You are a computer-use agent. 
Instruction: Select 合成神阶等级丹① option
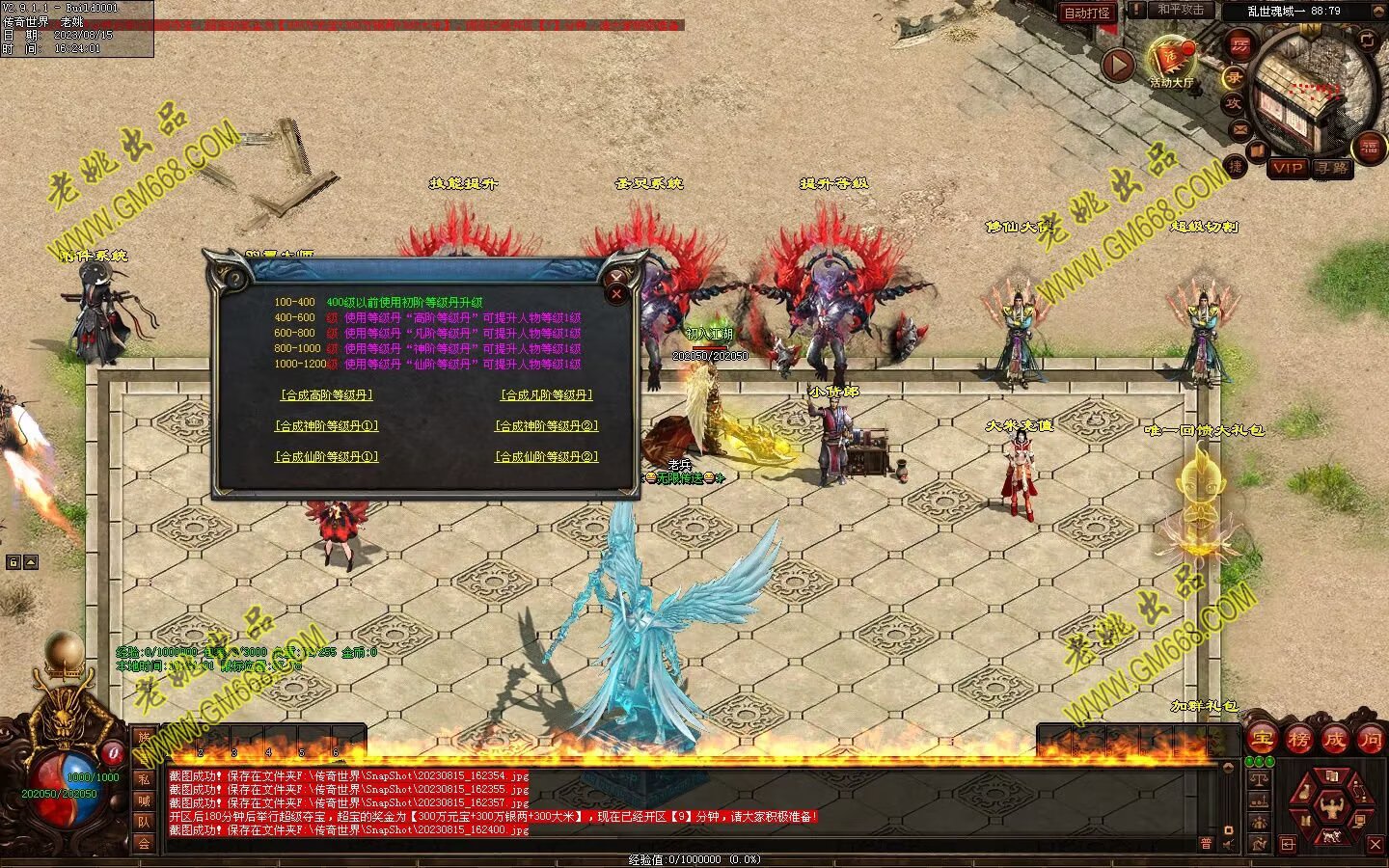click(x=326, y=426)
